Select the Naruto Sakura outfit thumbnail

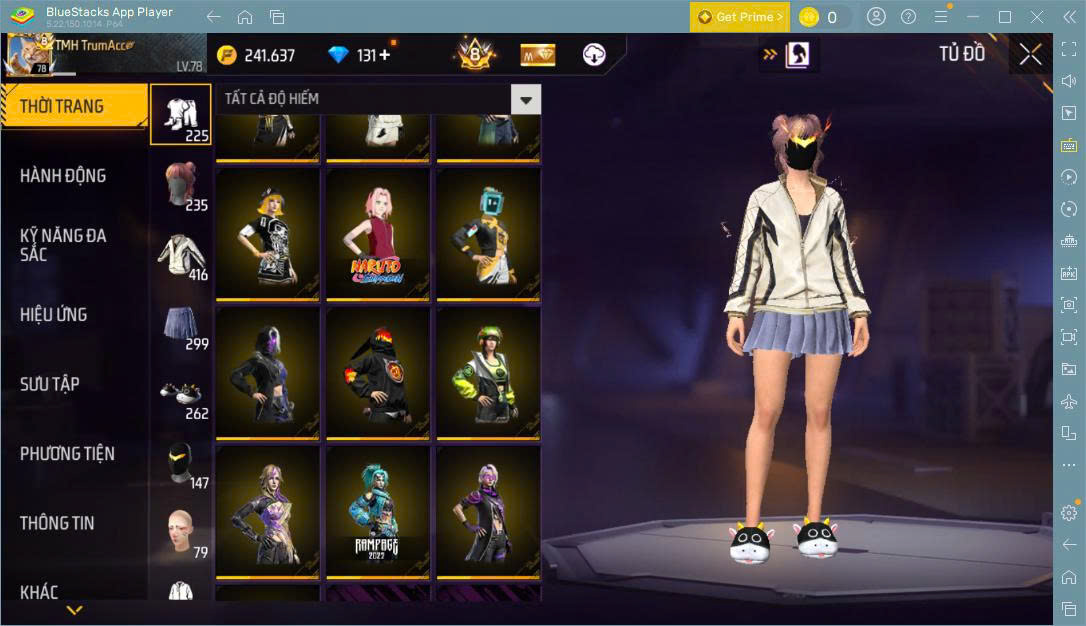(377, 233)
